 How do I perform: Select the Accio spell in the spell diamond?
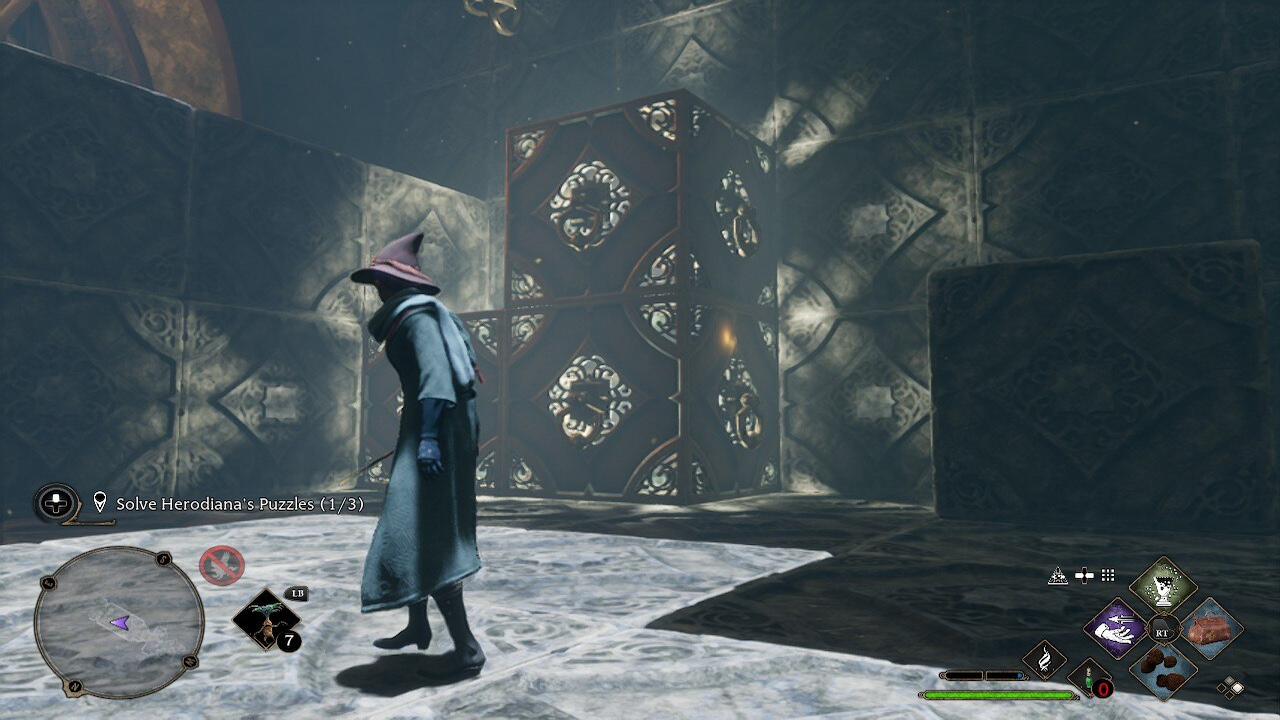click(1114, 629)
